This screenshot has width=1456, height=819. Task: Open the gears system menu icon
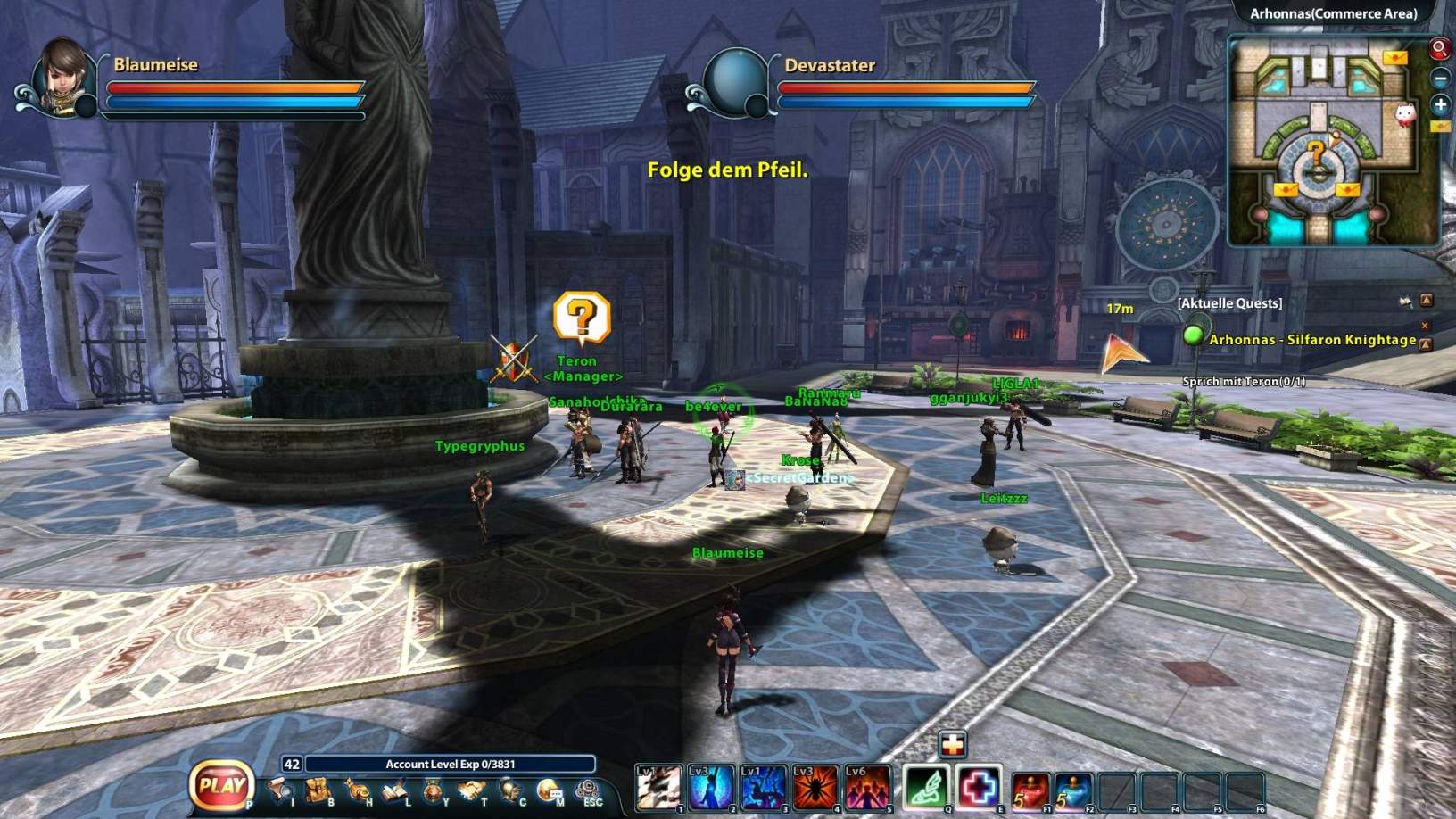coord(588,790)
